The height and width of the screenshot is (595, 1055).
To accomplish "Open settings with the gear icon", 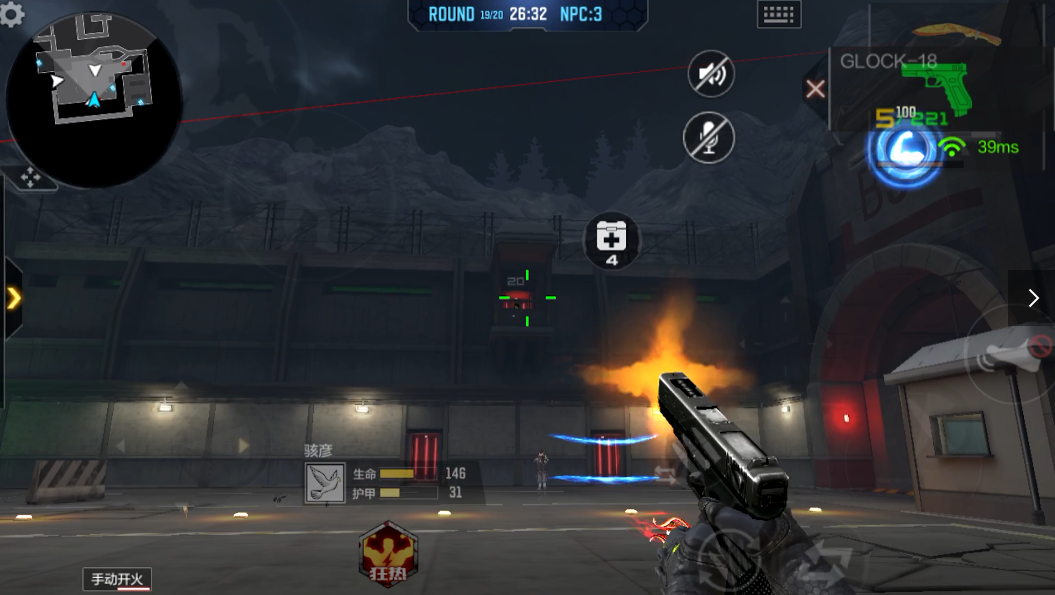I will (12, 13).
